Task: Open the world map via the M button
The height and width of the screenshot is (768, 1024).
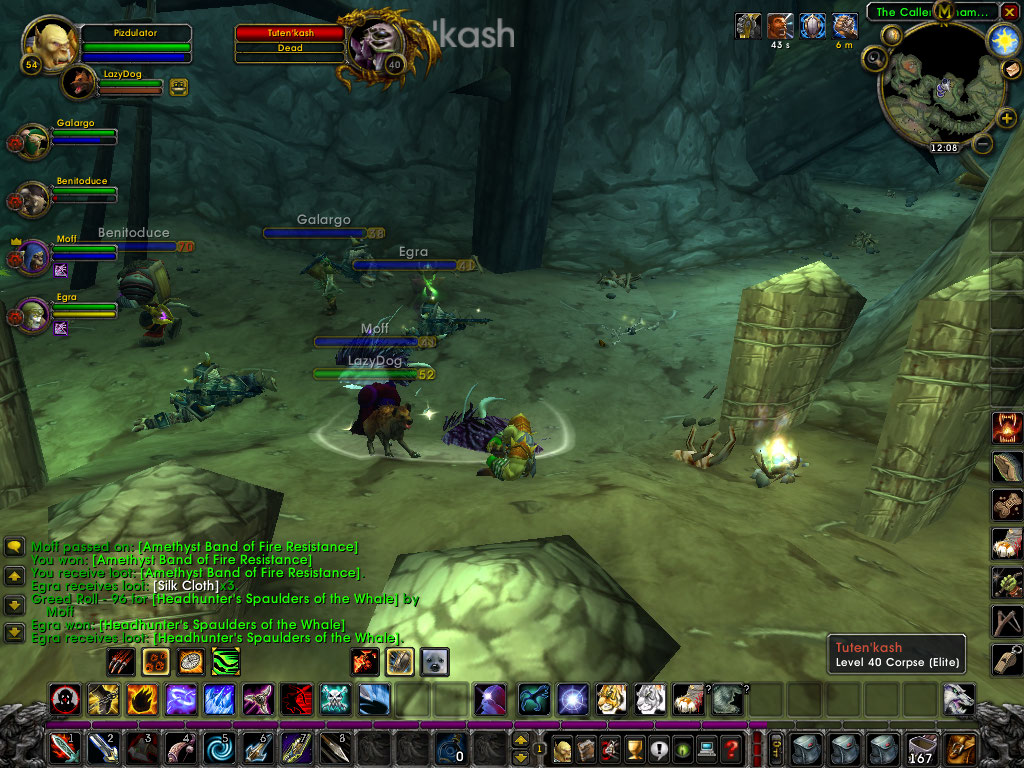Action: [x=944, y=11]
